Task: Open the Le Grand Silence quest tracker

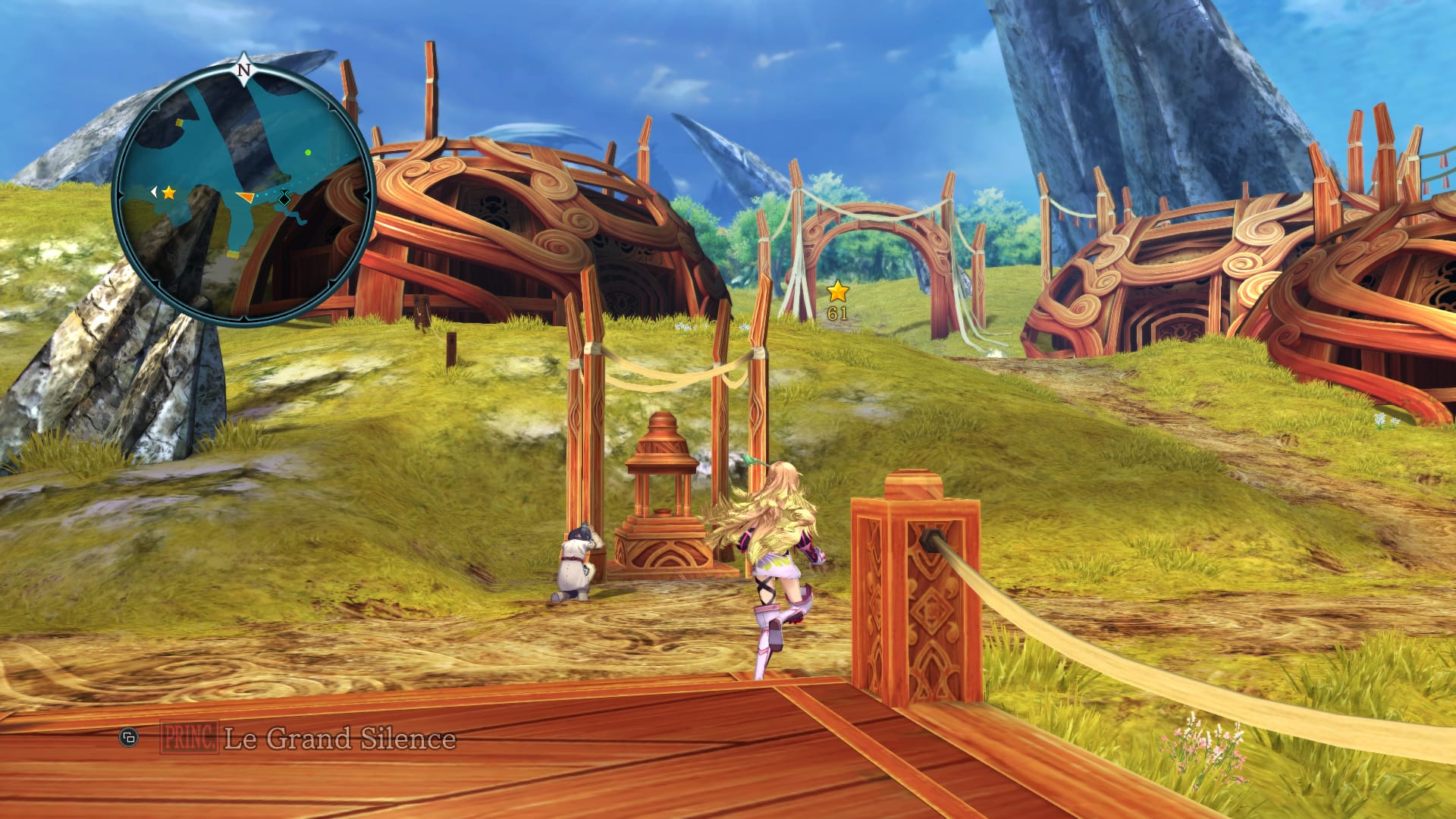Action: pyautogui.click(x=340, y=738)
